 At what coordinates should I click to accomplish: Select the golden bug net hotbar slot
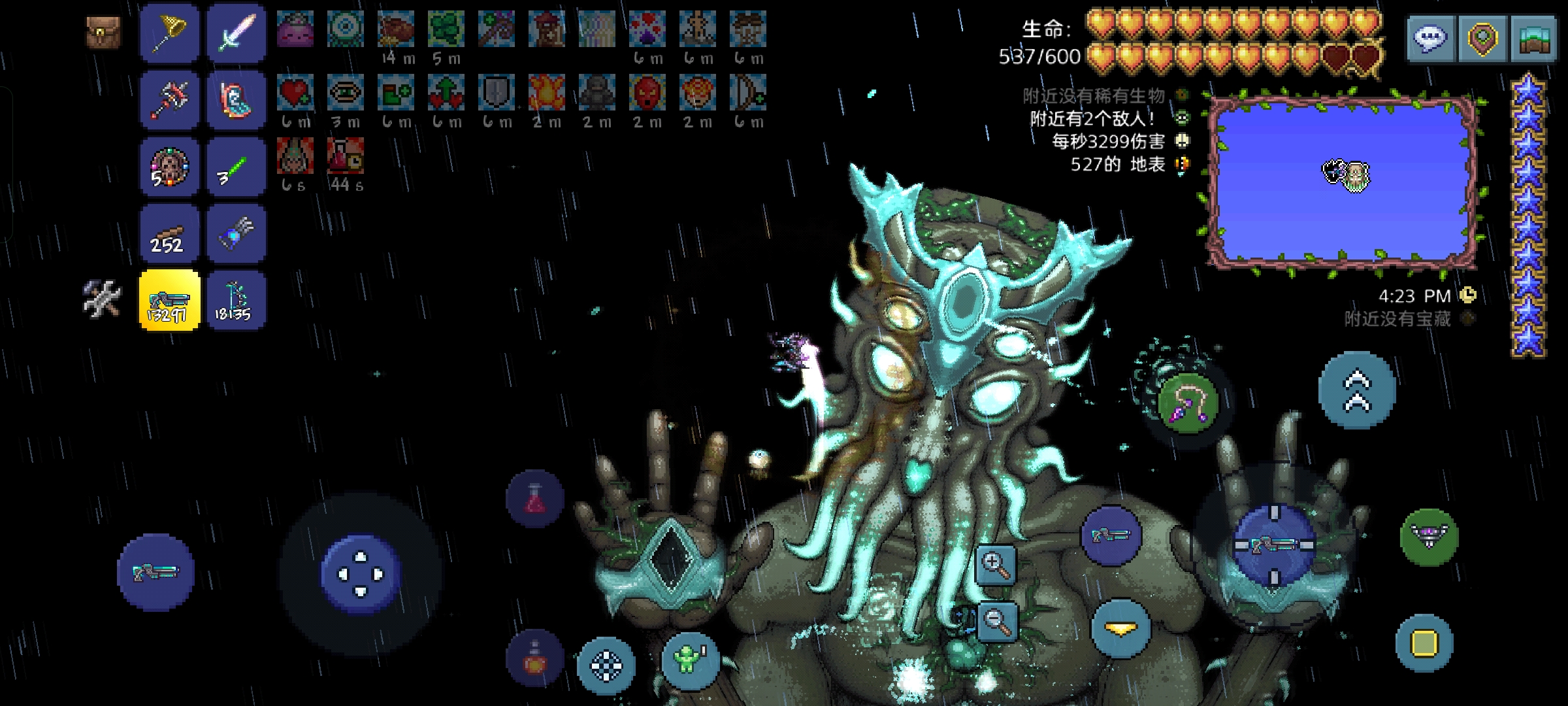coord(169,33)
